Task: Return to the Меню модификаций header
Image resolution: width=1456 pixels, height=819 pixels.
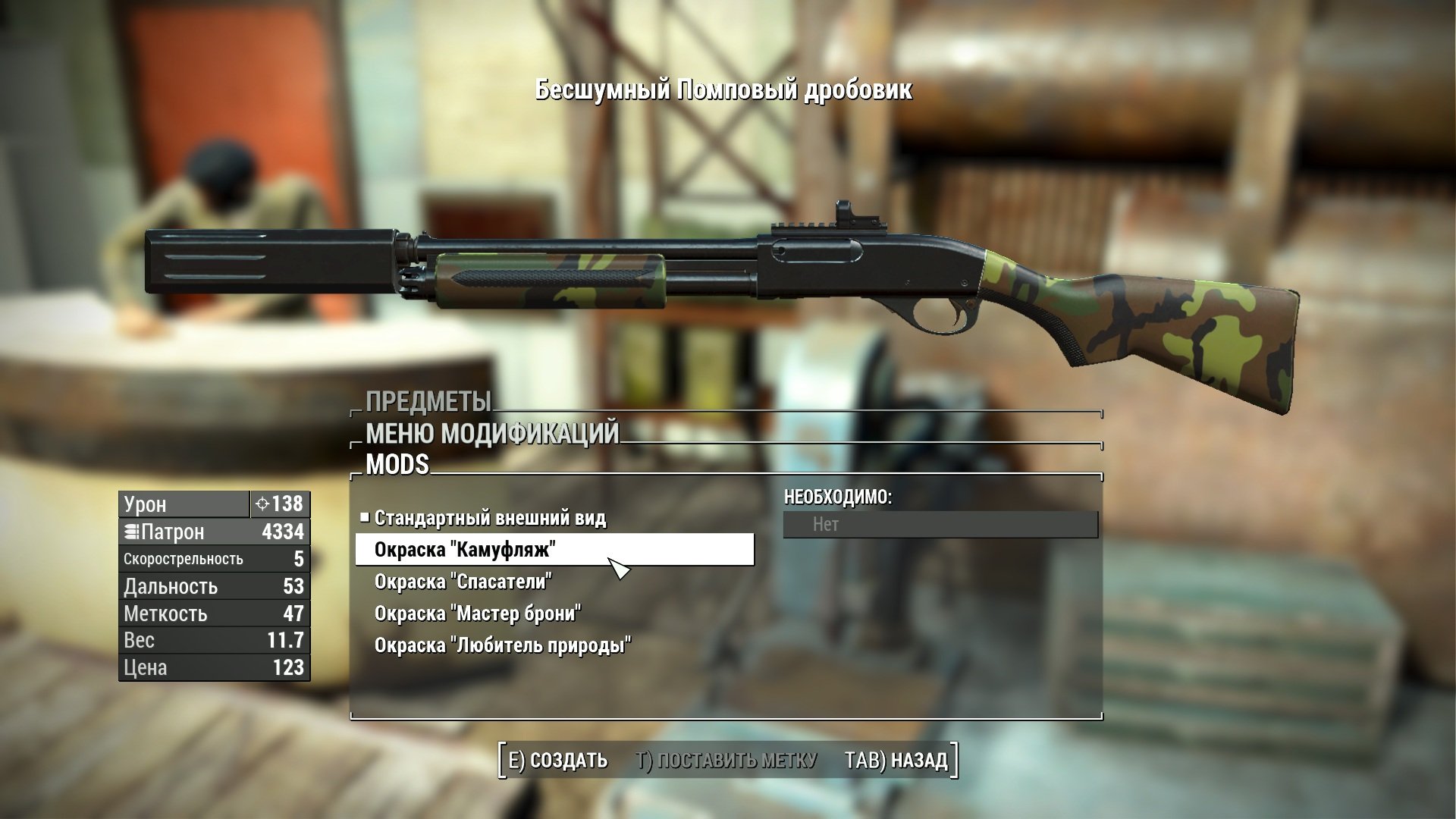Action: 492,434
